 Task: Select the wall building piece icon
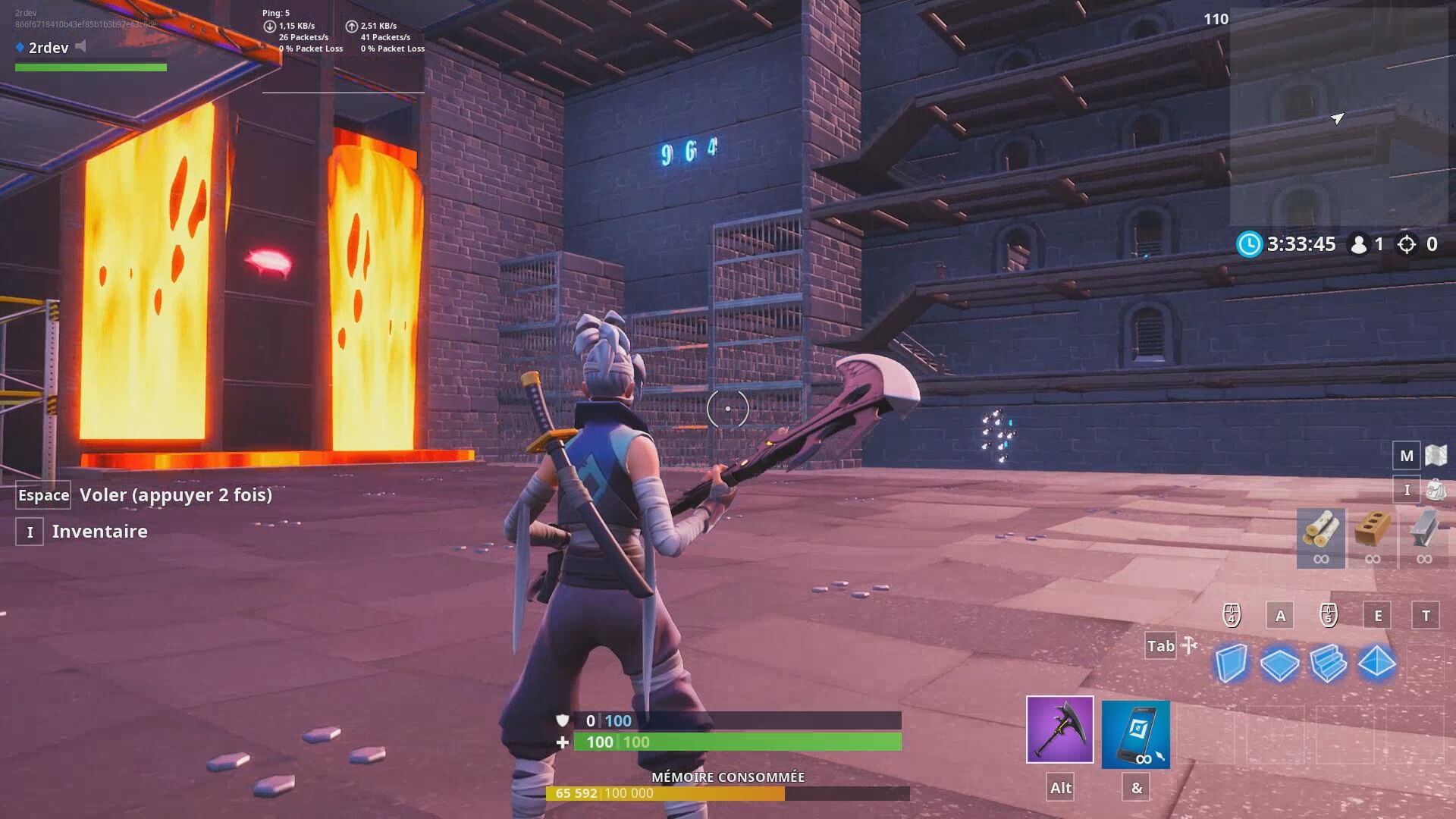point(1232,662)
